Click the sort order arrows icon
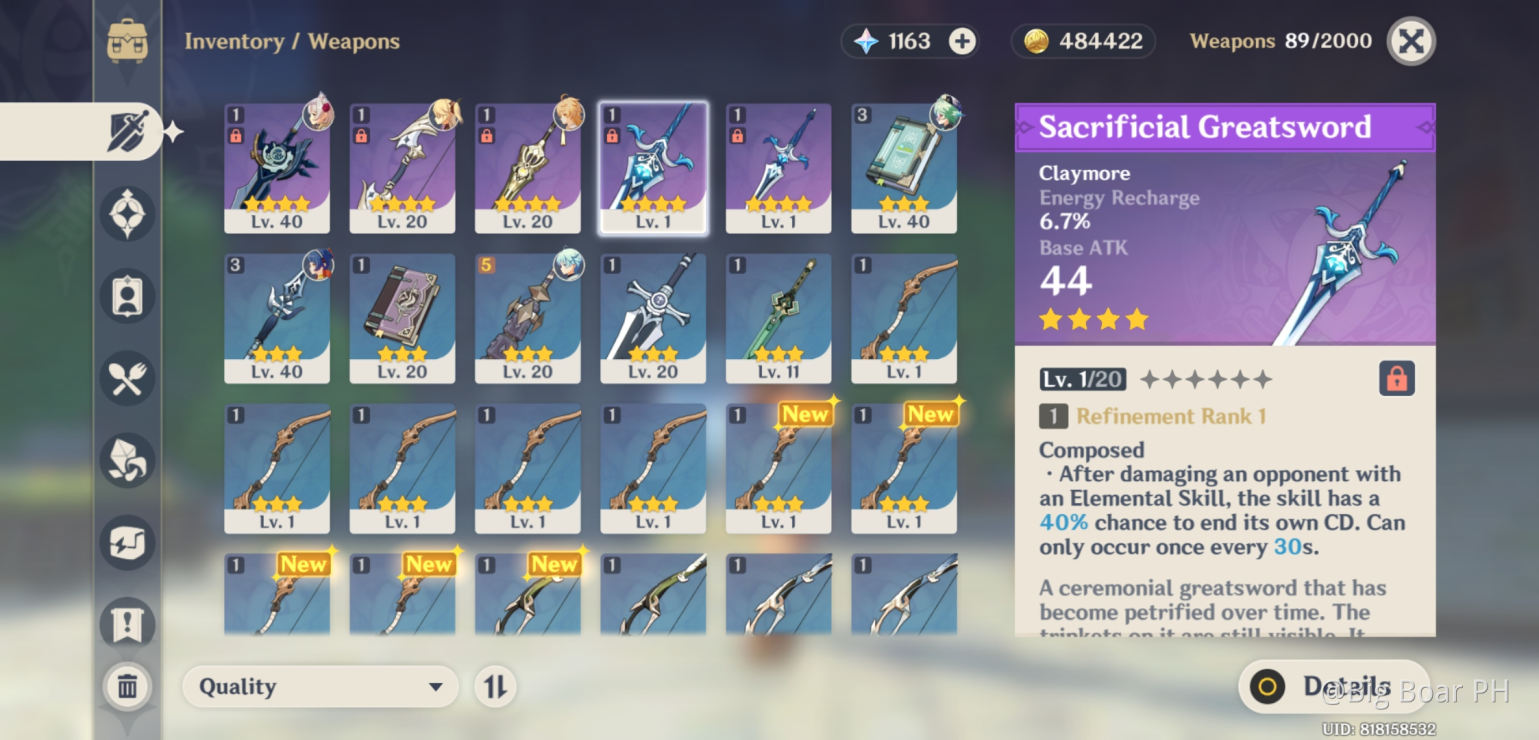1539x740 pixels. click(x=495, y=686)
